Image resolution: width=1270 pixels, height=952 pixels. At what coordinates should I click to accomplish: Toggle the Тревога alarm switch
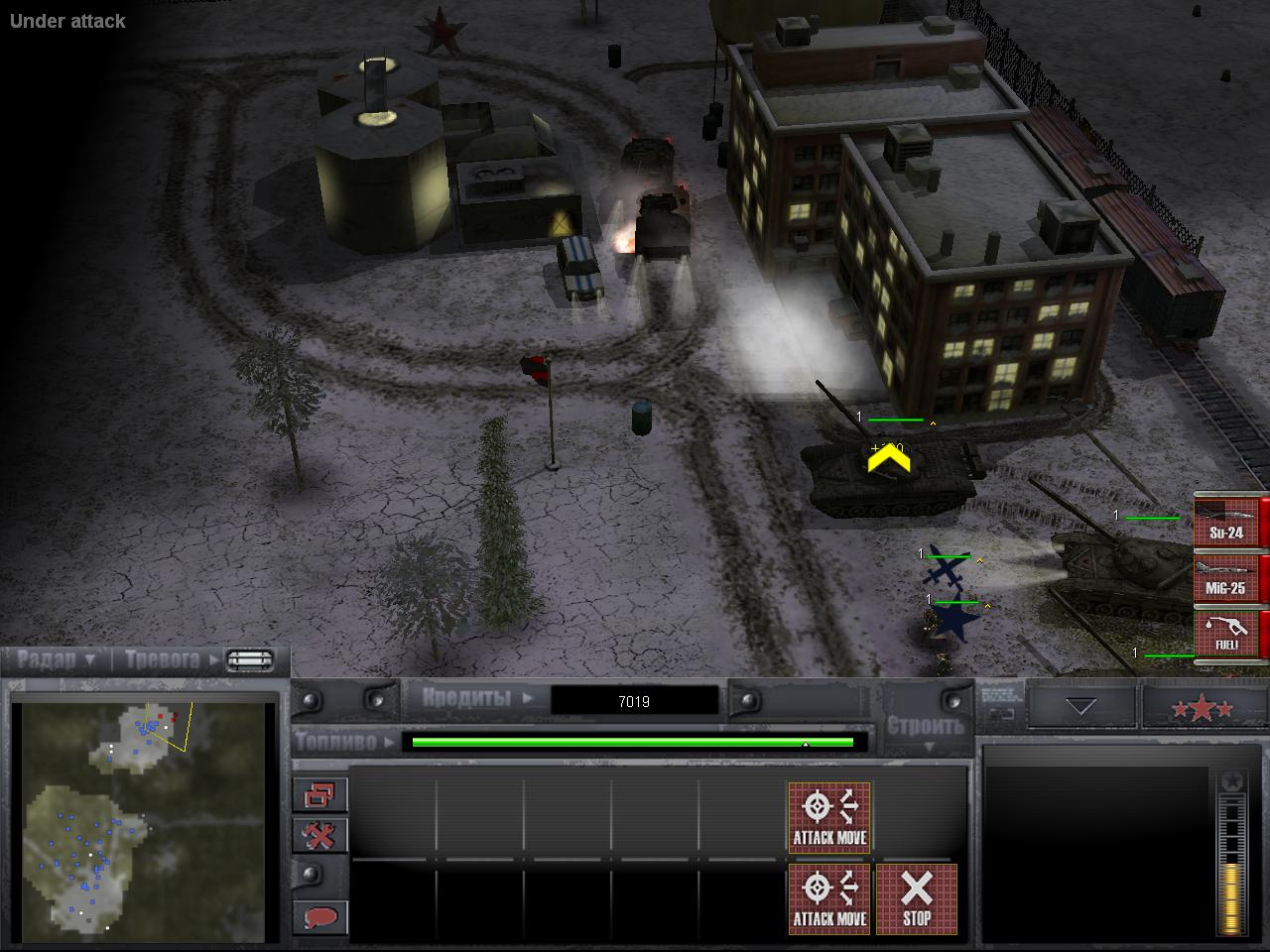(250, 660)
